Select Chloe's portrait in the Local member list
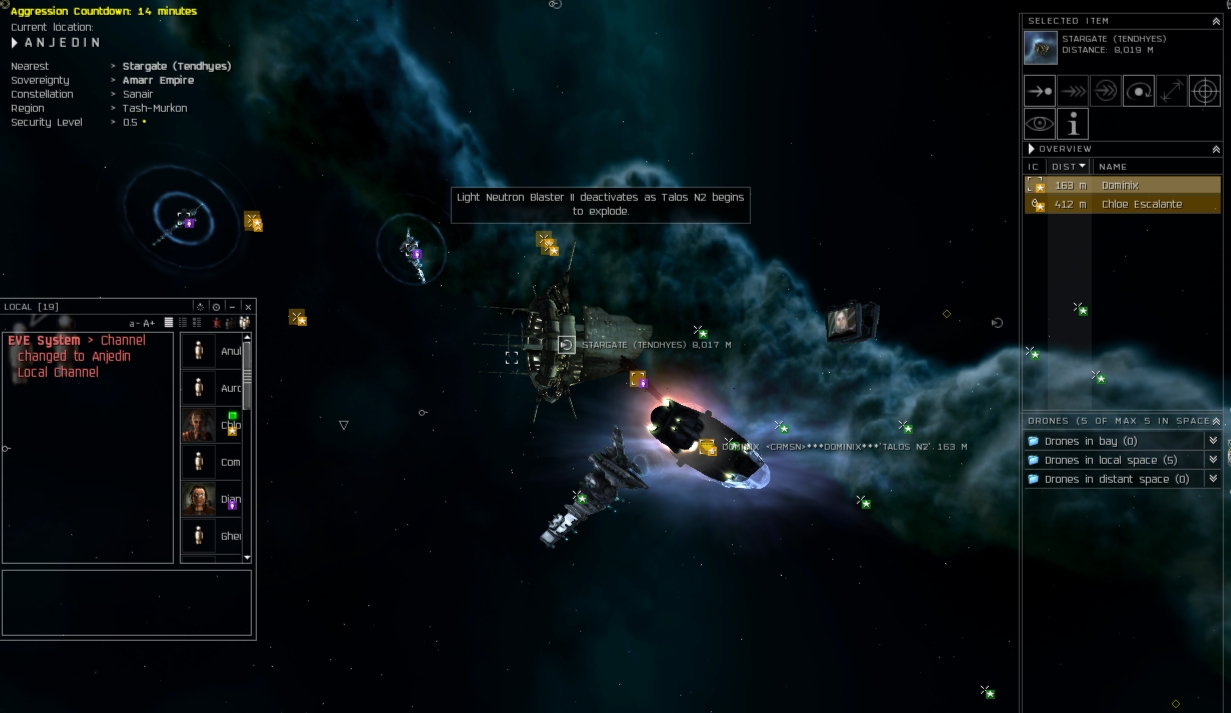 (x=198, y=424)
